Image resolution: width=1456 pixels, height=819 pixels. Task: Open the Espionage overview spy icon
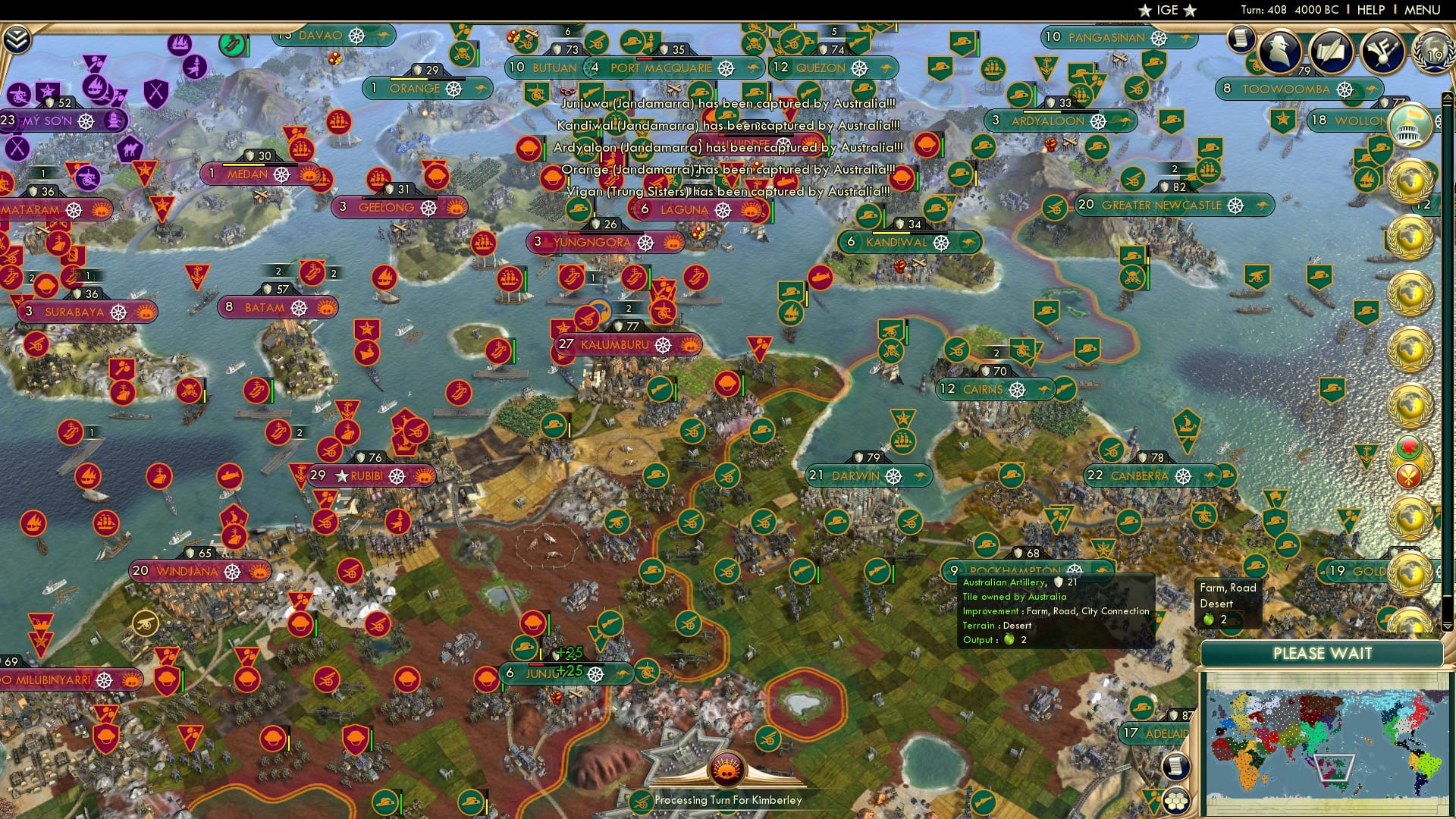coord(1279,53)
